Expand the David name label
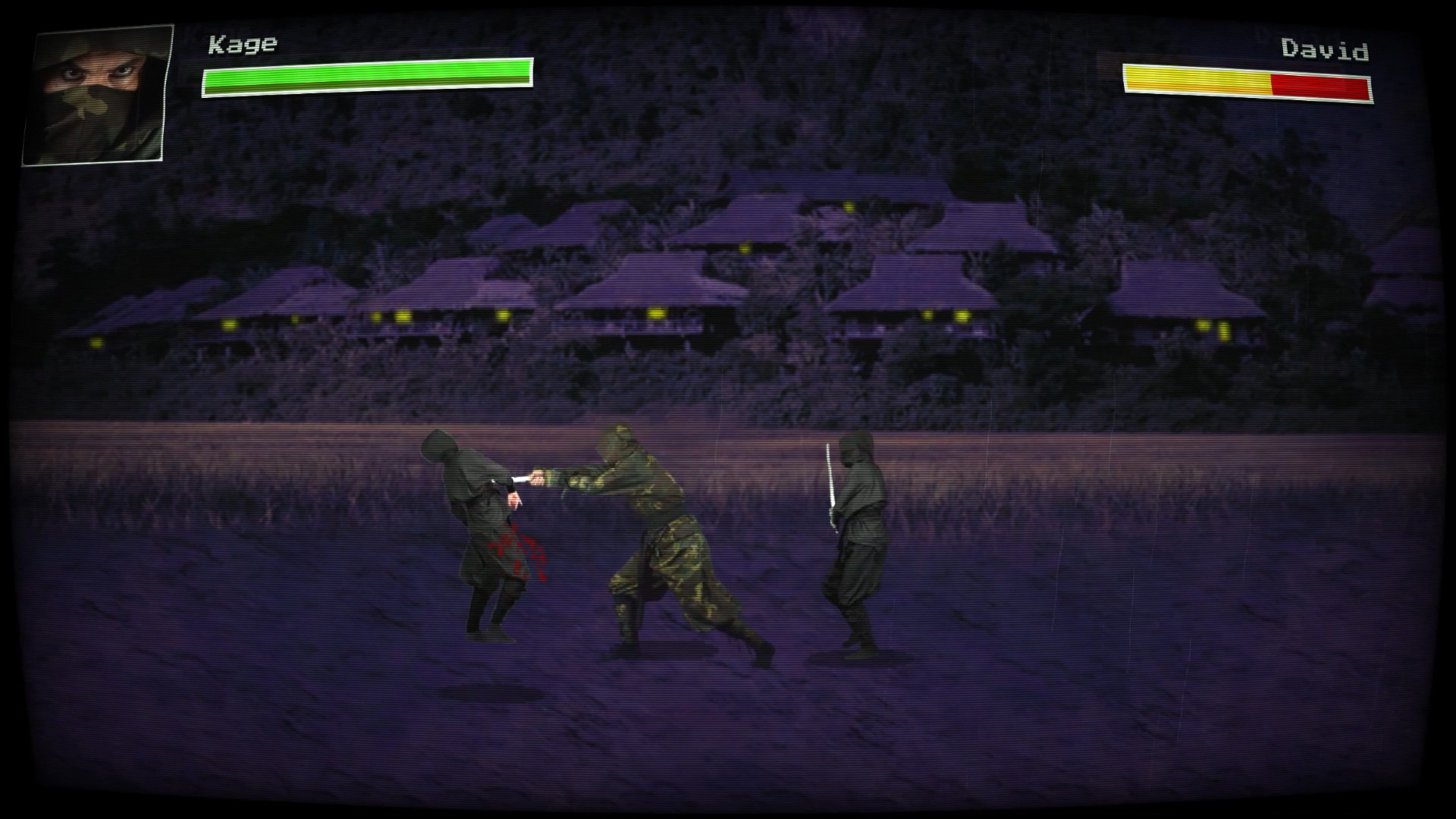1456x819 pixels. point(1324,48)
